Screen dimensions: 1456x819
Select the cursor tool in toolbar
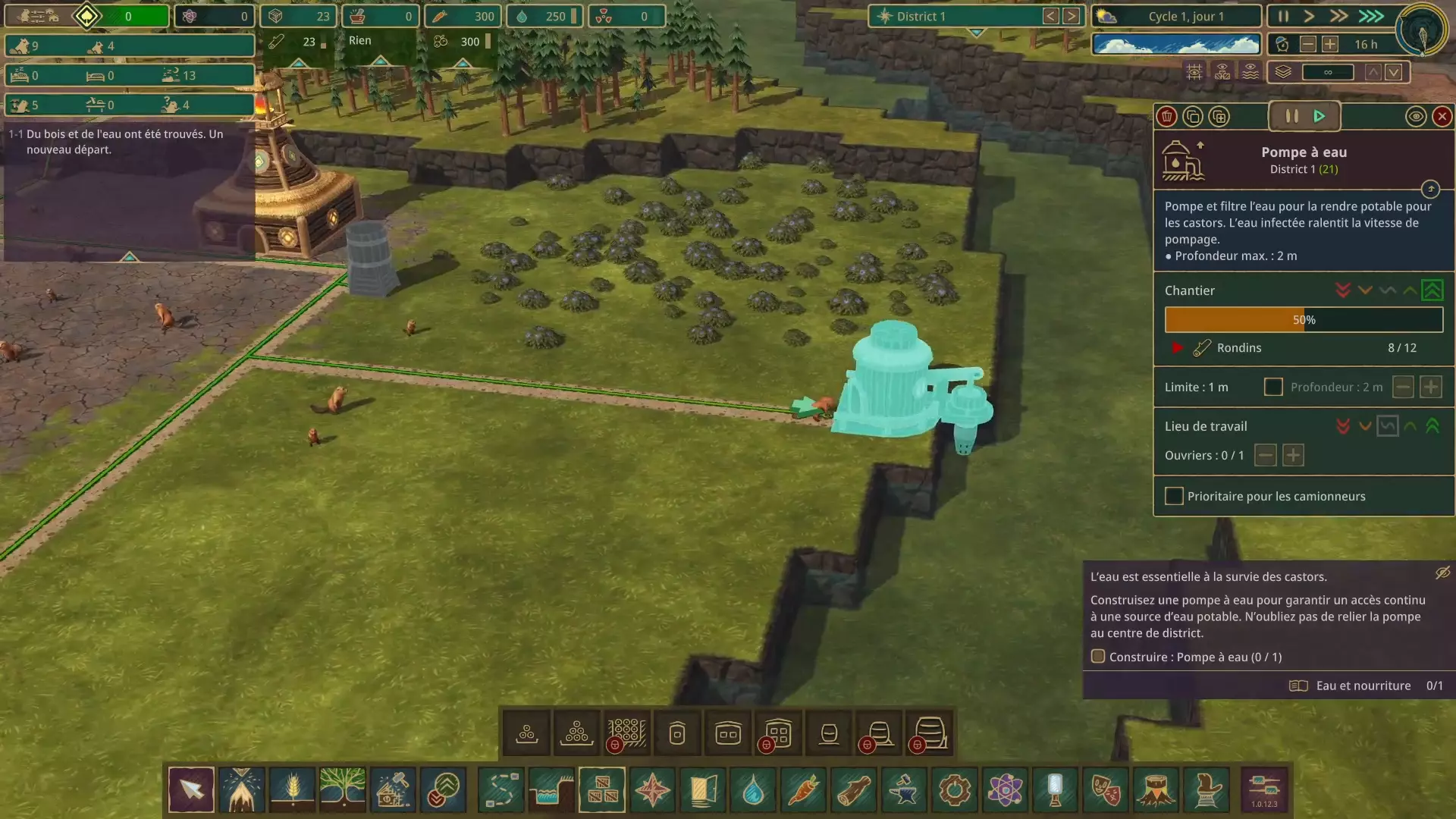pos(191,790)
